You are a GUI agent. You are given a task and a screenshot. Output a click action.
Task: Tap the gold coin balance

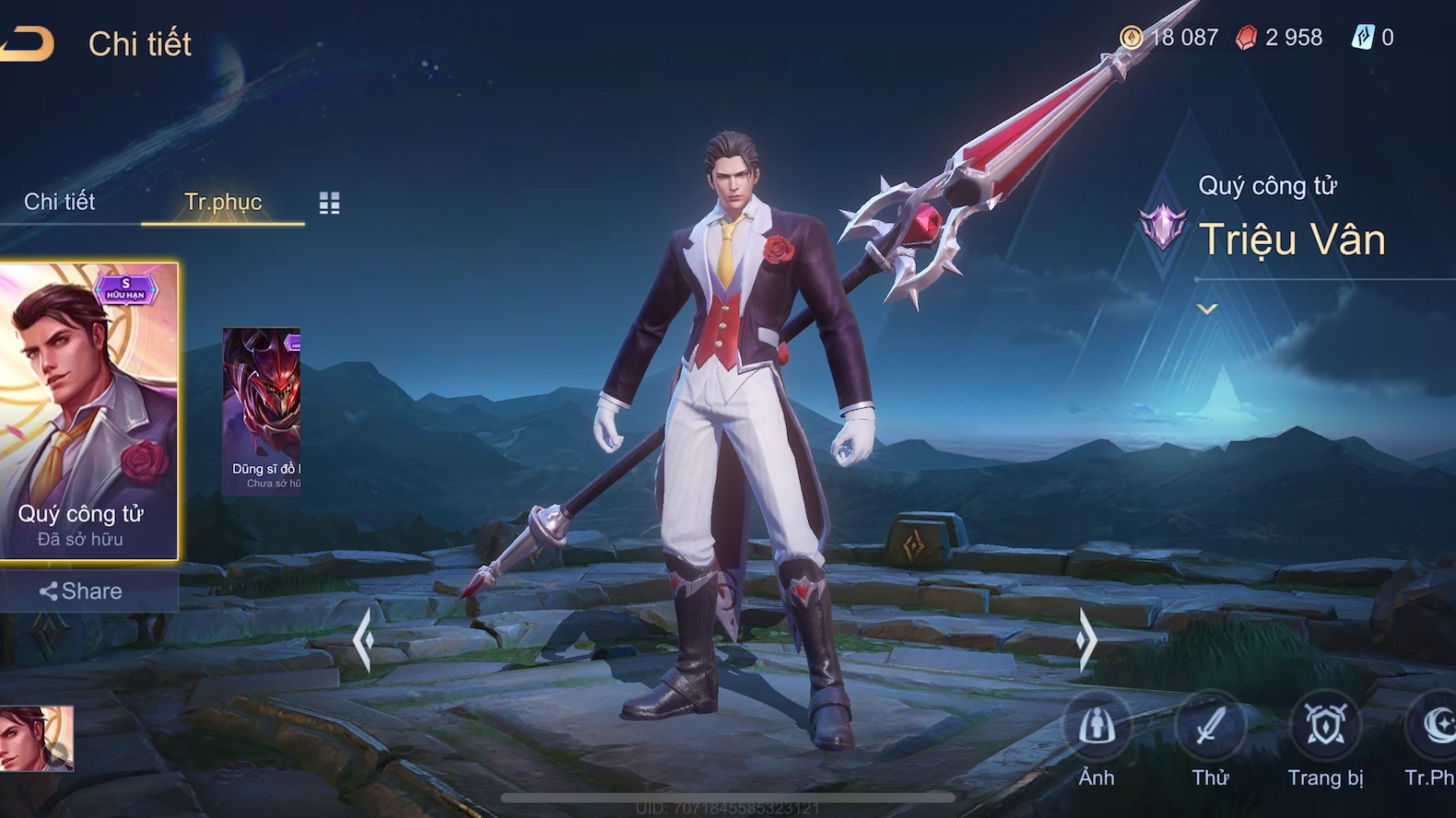pyautogui.click(x=1169, y=38)
